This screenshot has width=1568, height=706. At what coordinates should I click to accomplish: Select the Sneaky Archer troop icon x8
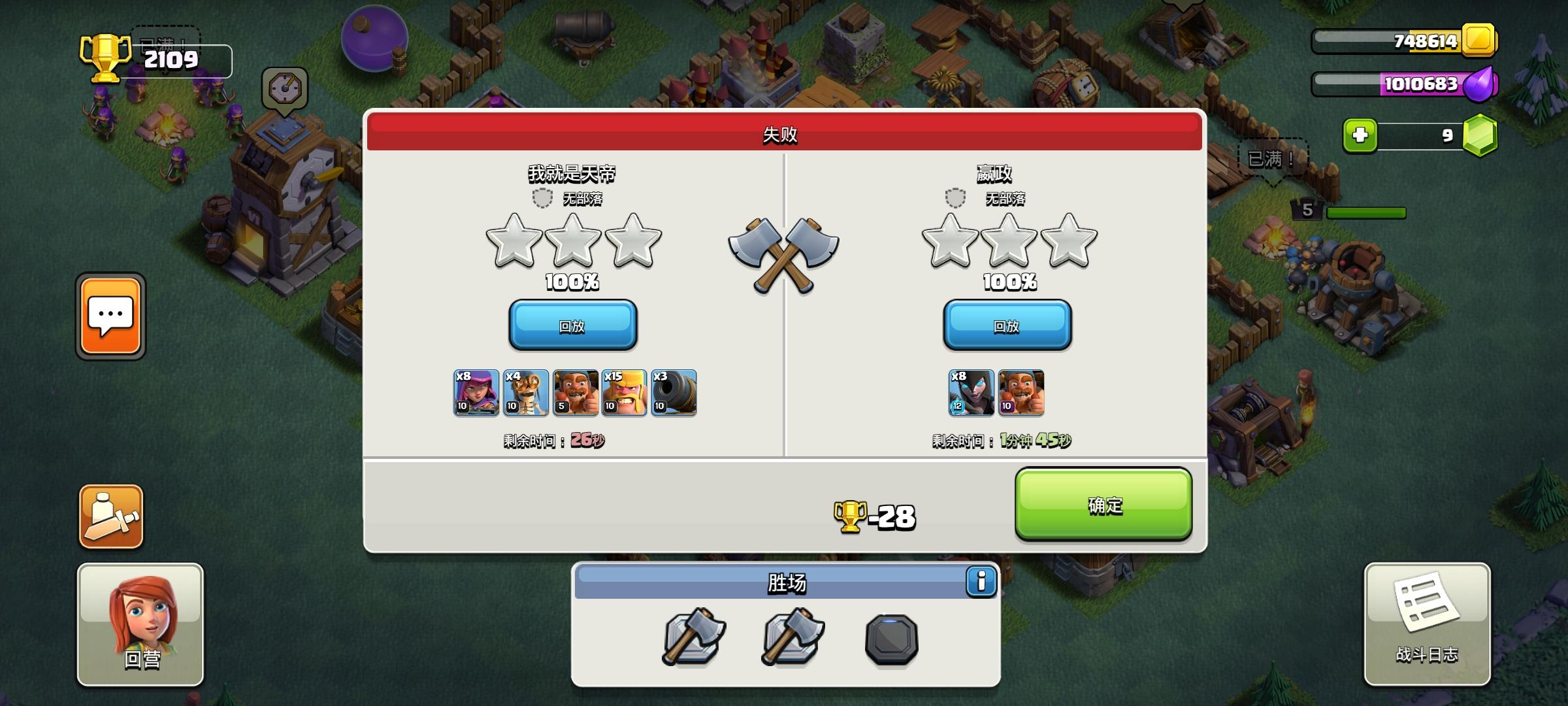click(476, 392)
